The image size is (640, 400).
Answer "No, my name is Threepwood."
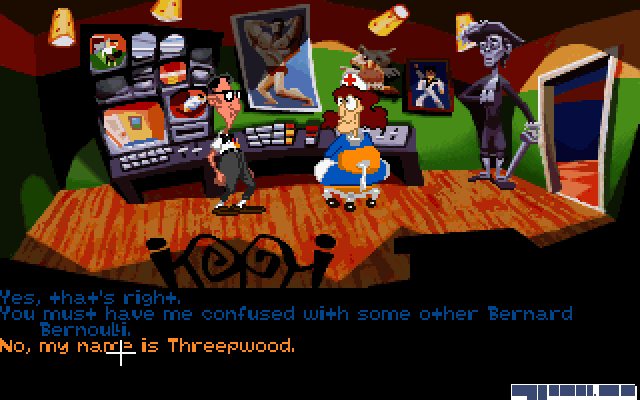pos(148,346)
